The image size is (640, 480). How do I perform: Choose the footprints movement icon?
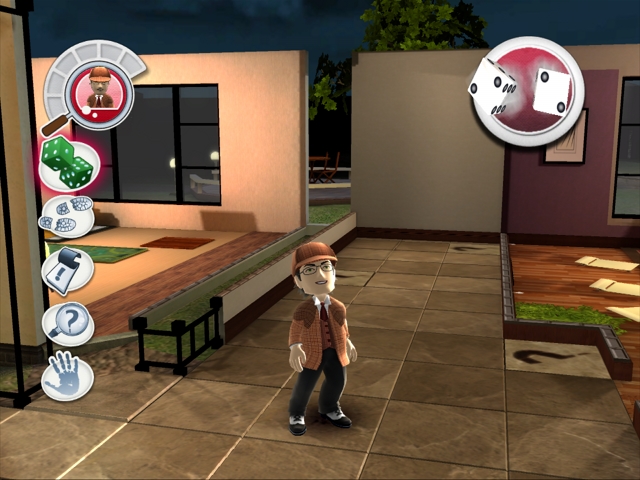click(68, 215)
